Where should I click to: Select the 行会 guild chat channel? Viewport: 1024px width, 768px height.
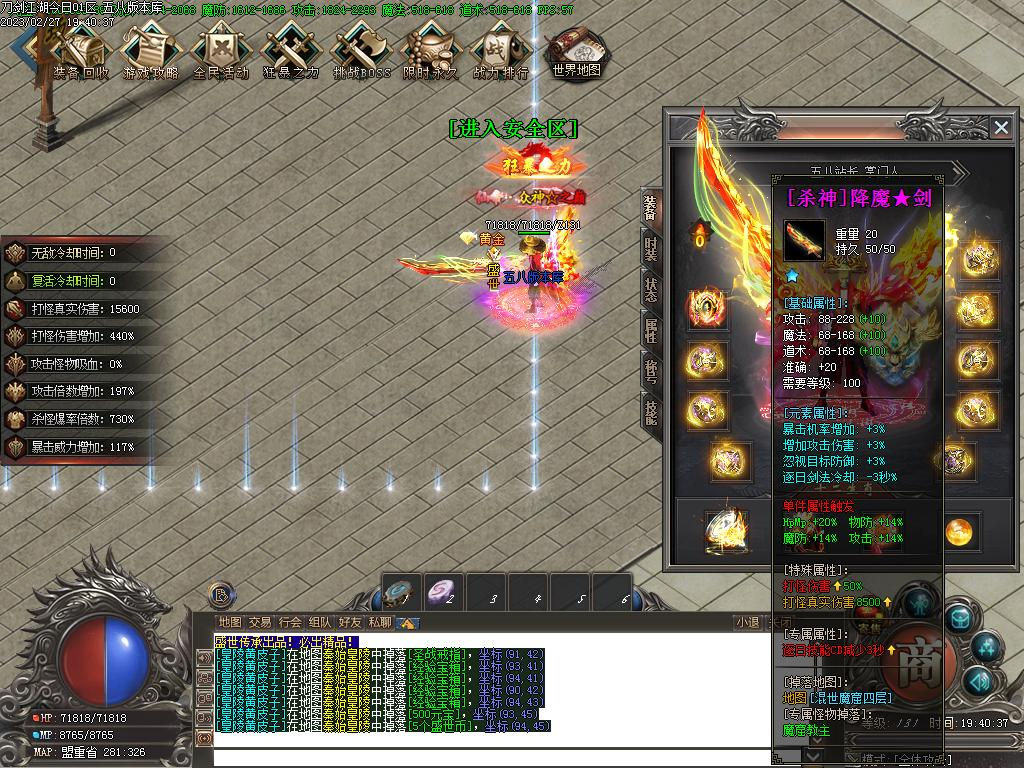point(290,622)
